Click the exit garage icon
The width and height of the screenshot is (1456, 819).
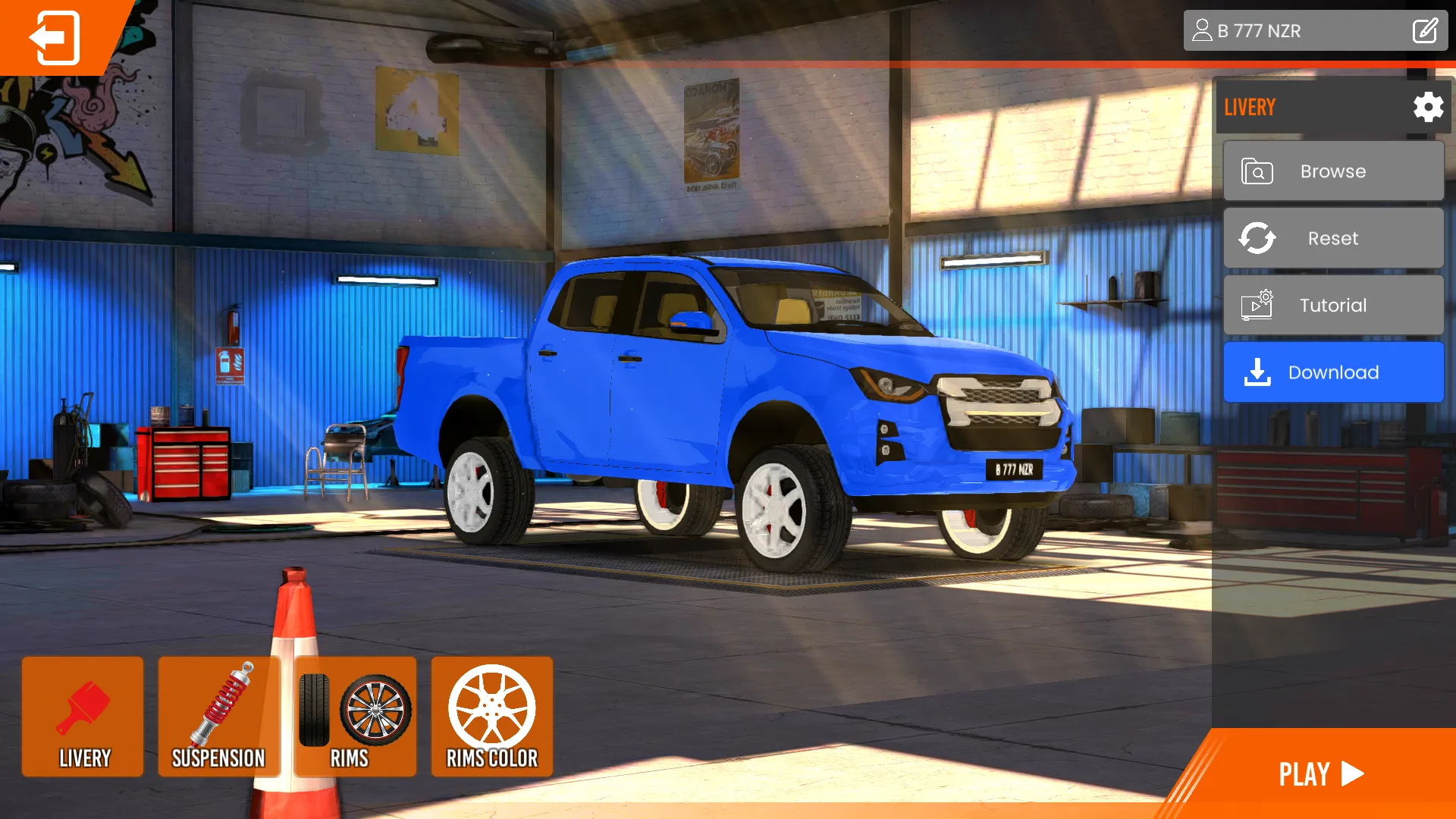(x=53, y=38)
